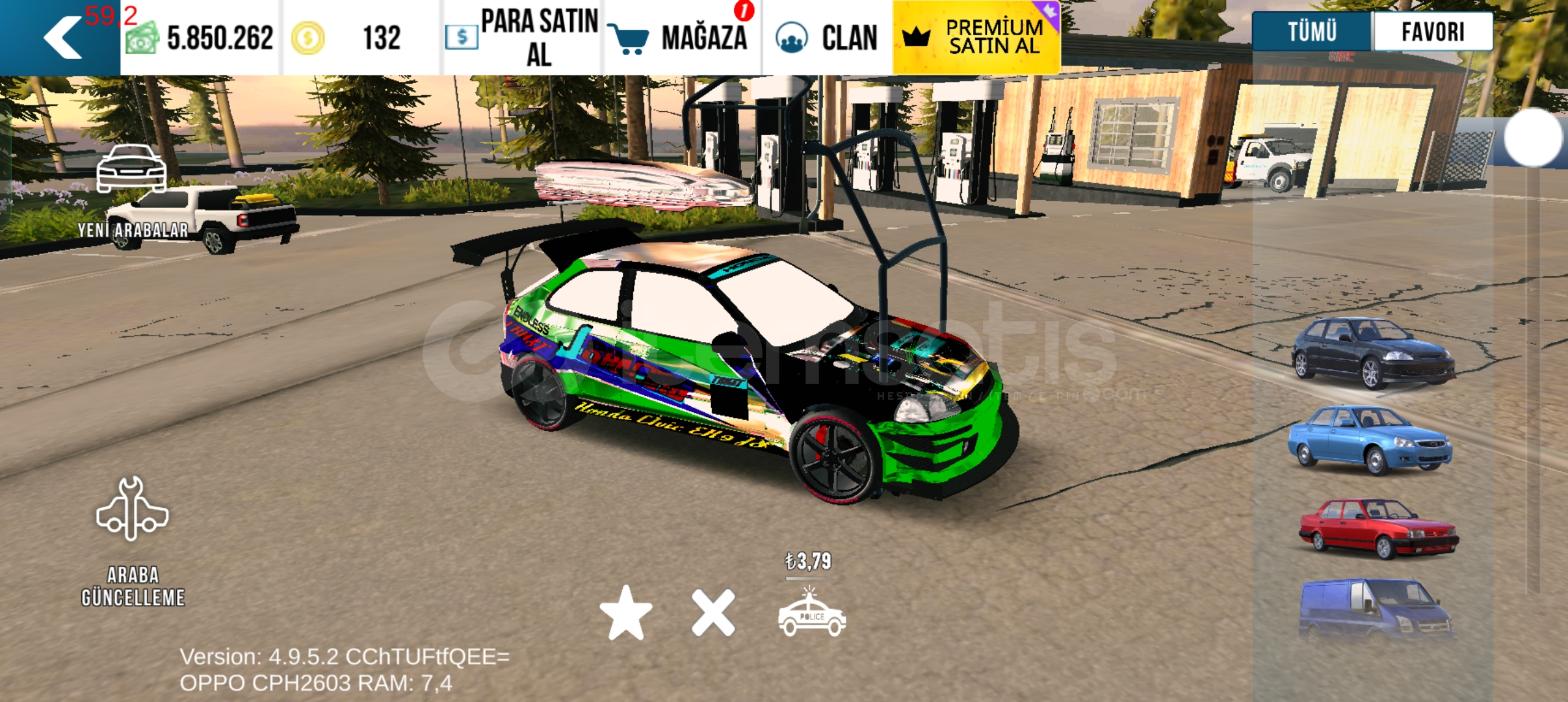Buy the police car option
The height and width of the screenshot is (702, 1568).
pyautogui.click(x=811, y=613)
